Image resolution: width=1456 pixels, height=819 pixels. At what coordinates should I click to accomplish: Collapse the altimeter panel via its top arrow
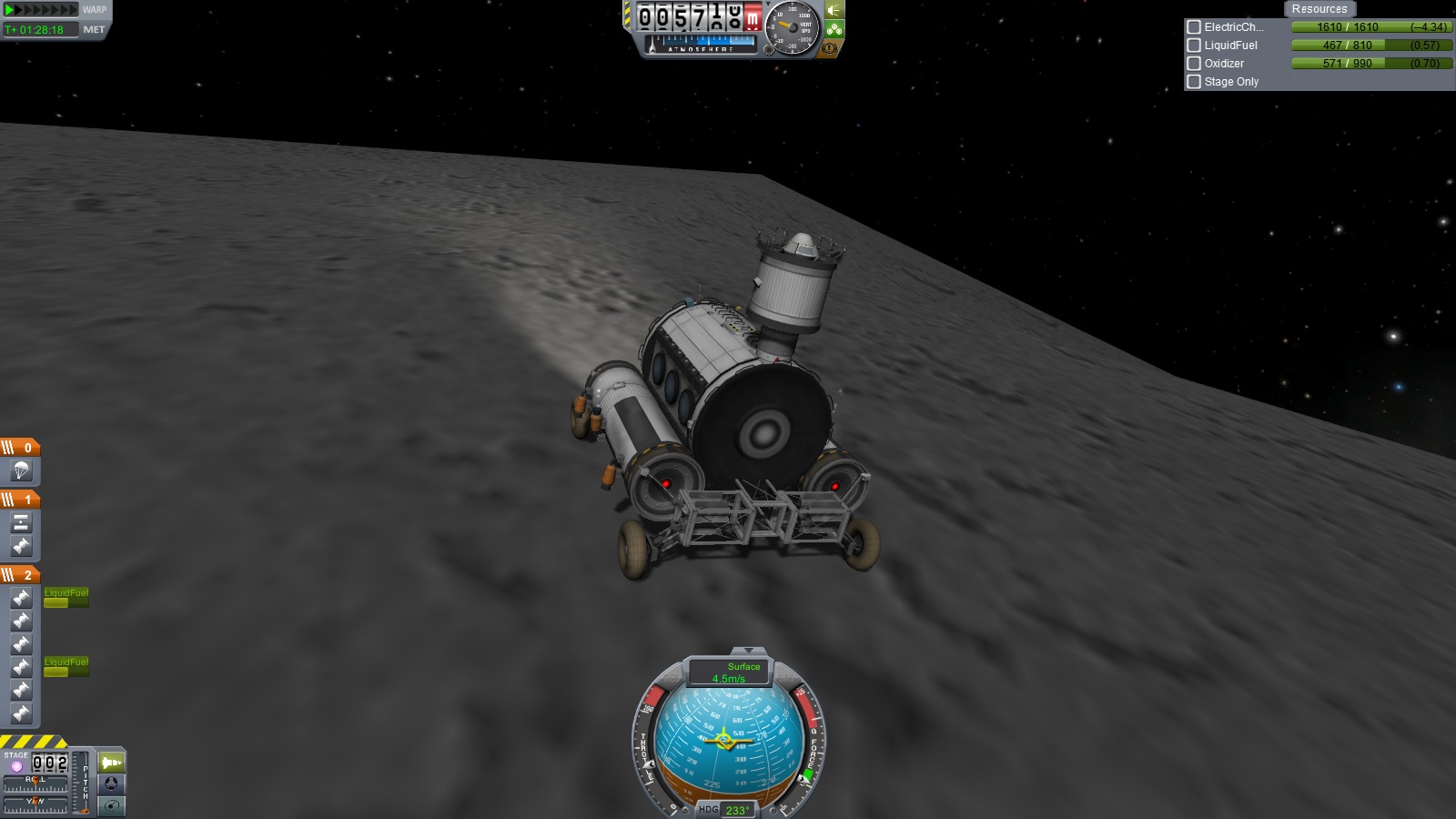click(x=768, y=5)
